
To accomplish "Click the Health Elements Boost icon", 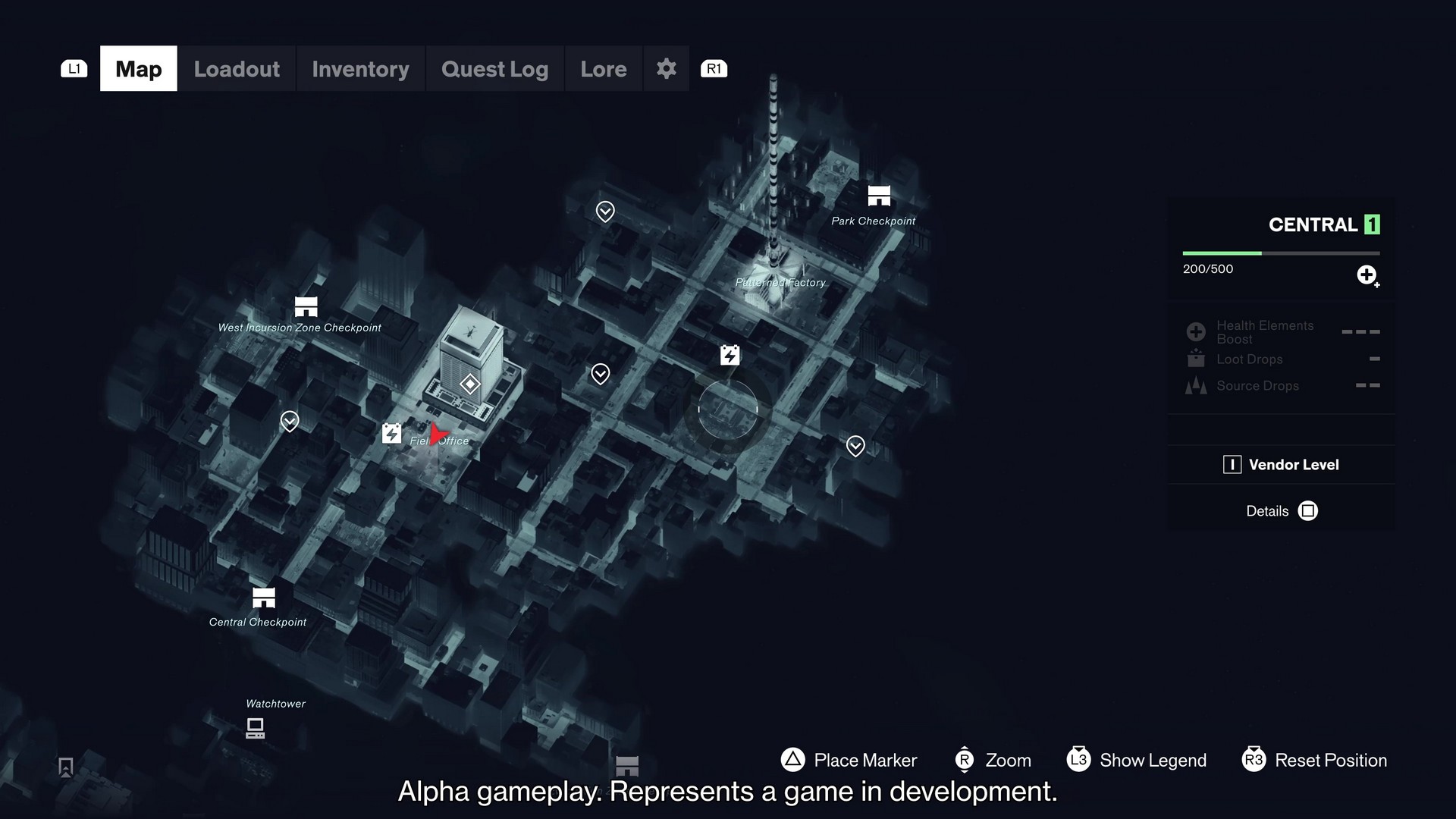I will [x=1195, y=331].
